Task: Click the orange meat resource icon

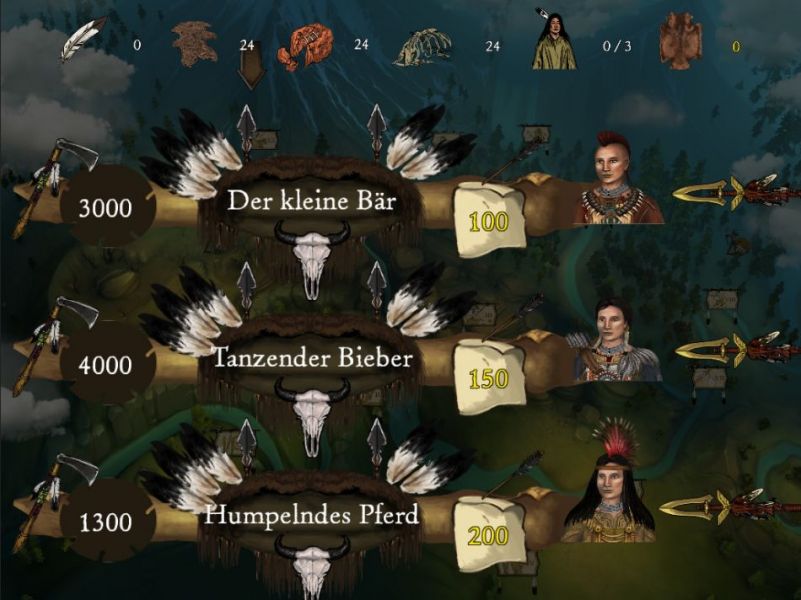Action: [305, 44]
